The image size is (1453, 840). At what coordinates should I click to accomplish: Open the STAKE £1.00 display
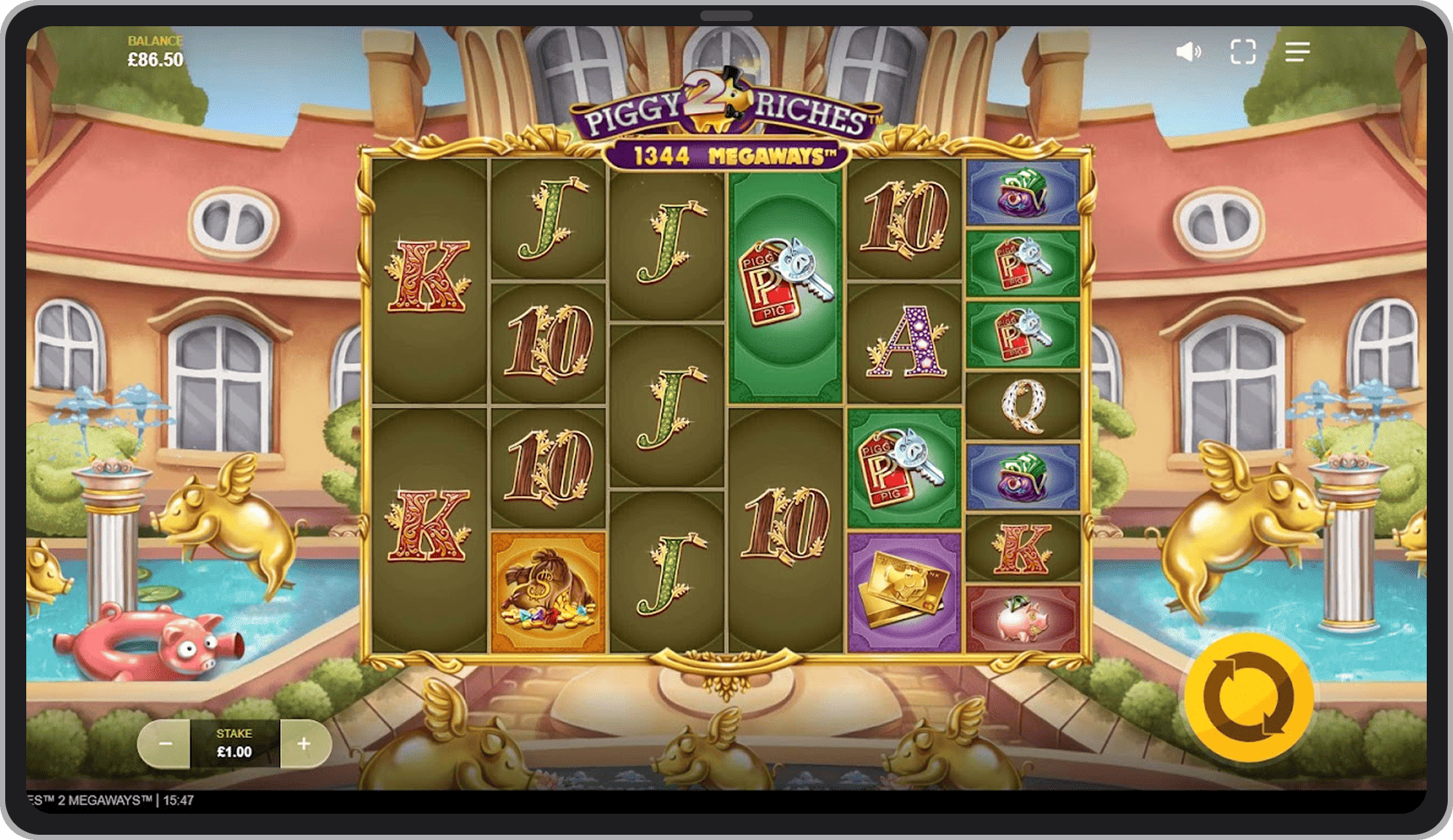[x=234, y=745]
